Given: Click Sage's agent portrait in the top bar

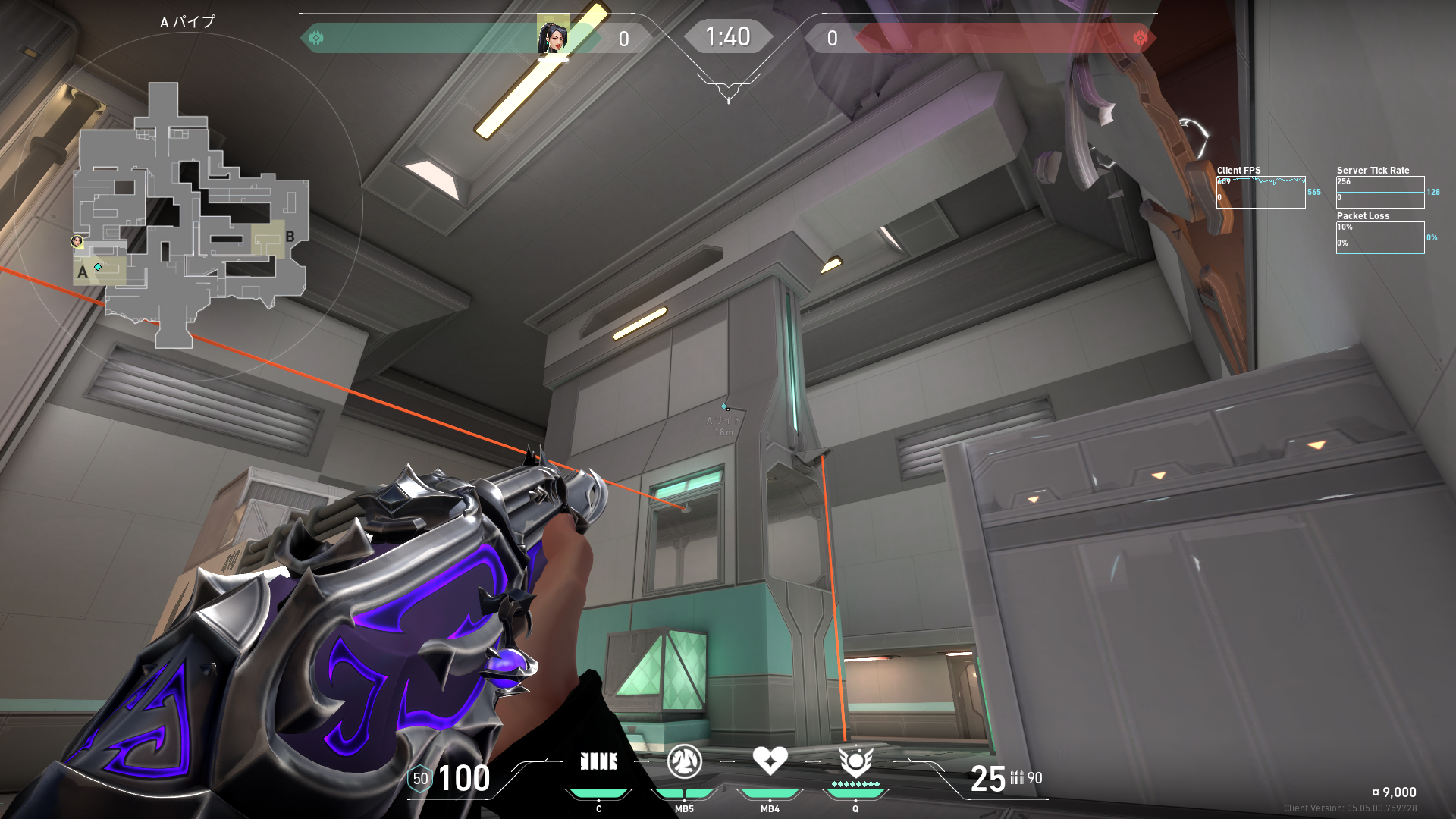Looking at the screenshot, I should (553, 36).
